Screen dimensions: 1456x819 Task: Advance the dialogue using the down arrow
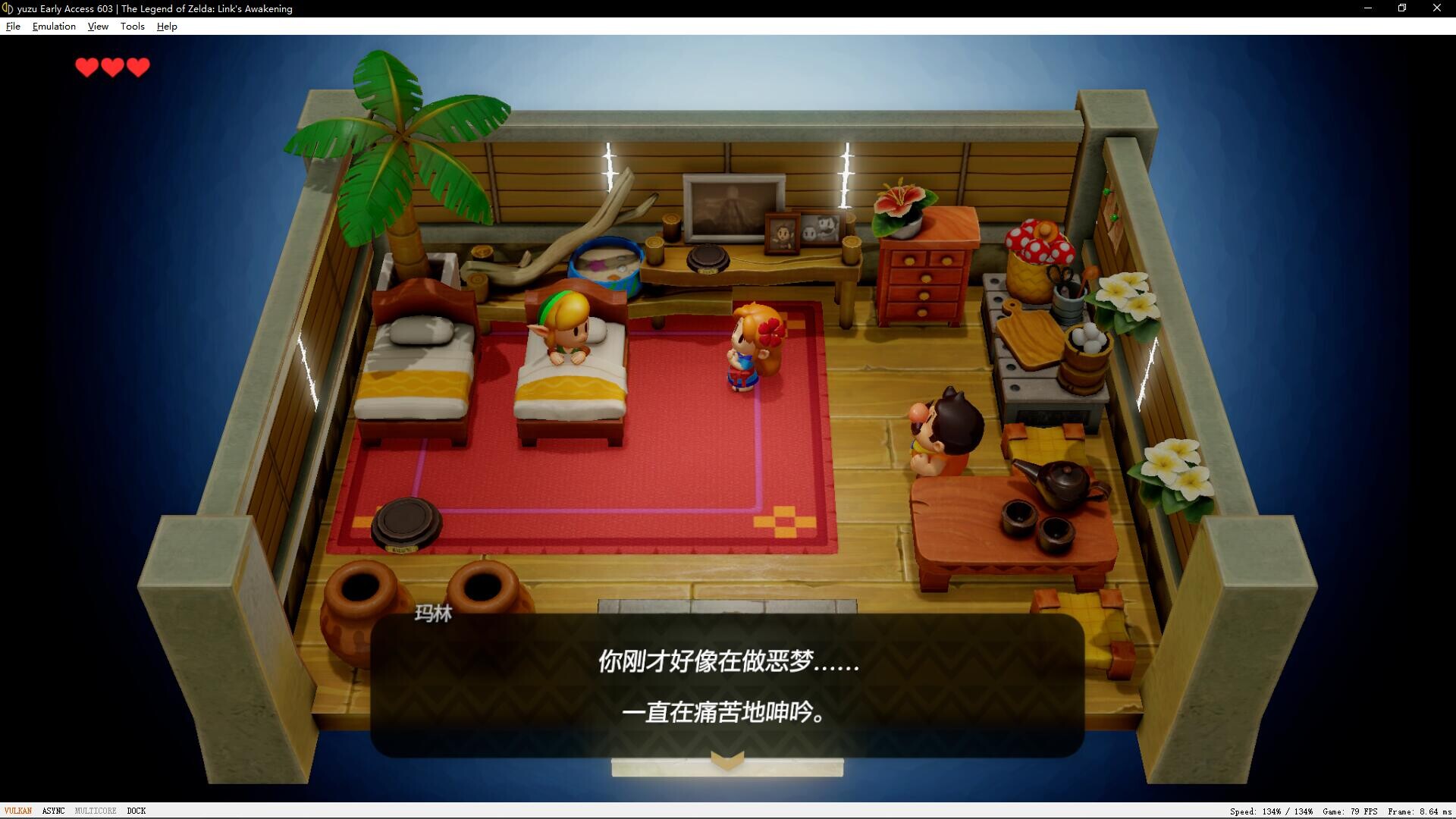point(726,759)
